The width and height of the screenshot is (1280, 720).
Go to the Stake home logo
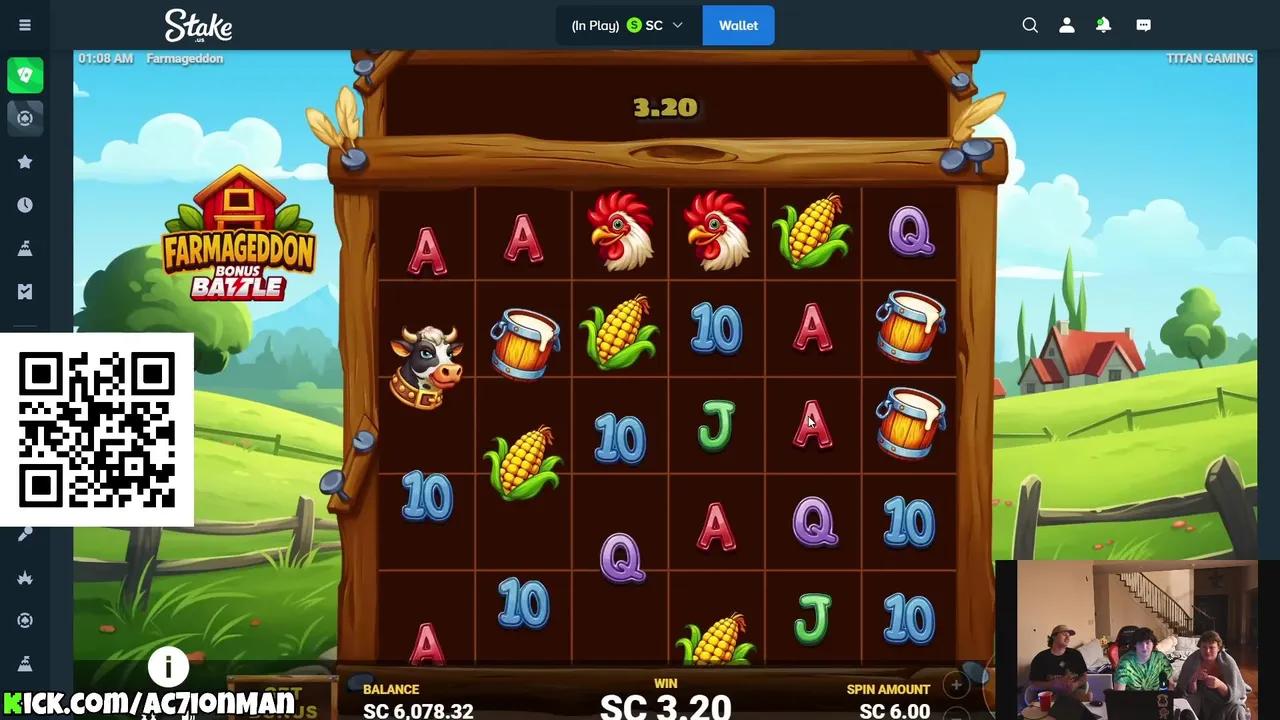click(x=198, y=25)
